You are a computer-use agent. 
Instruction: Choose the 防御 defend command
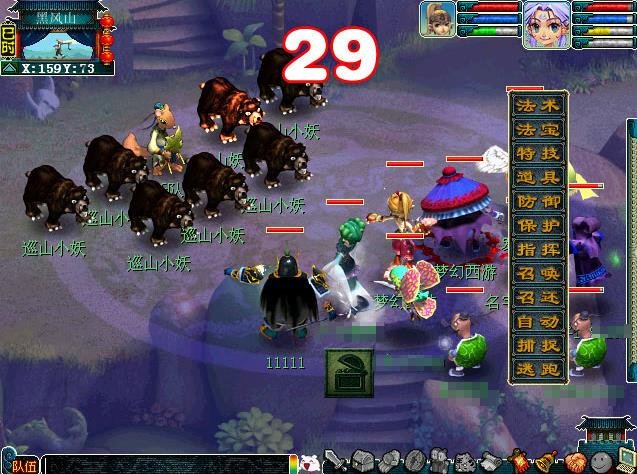point(539,202)
